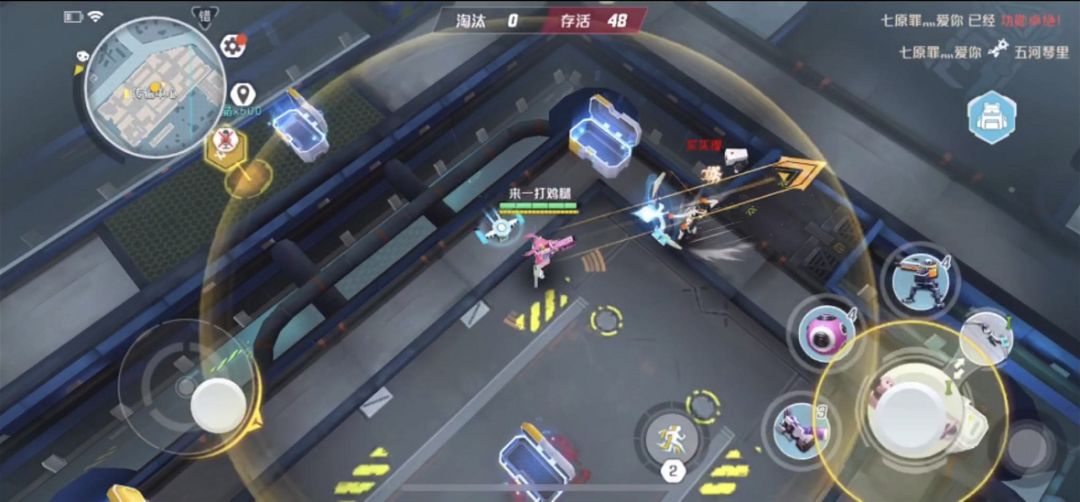
Task: Activate the sprint dash skill
Action: [670, 438]
